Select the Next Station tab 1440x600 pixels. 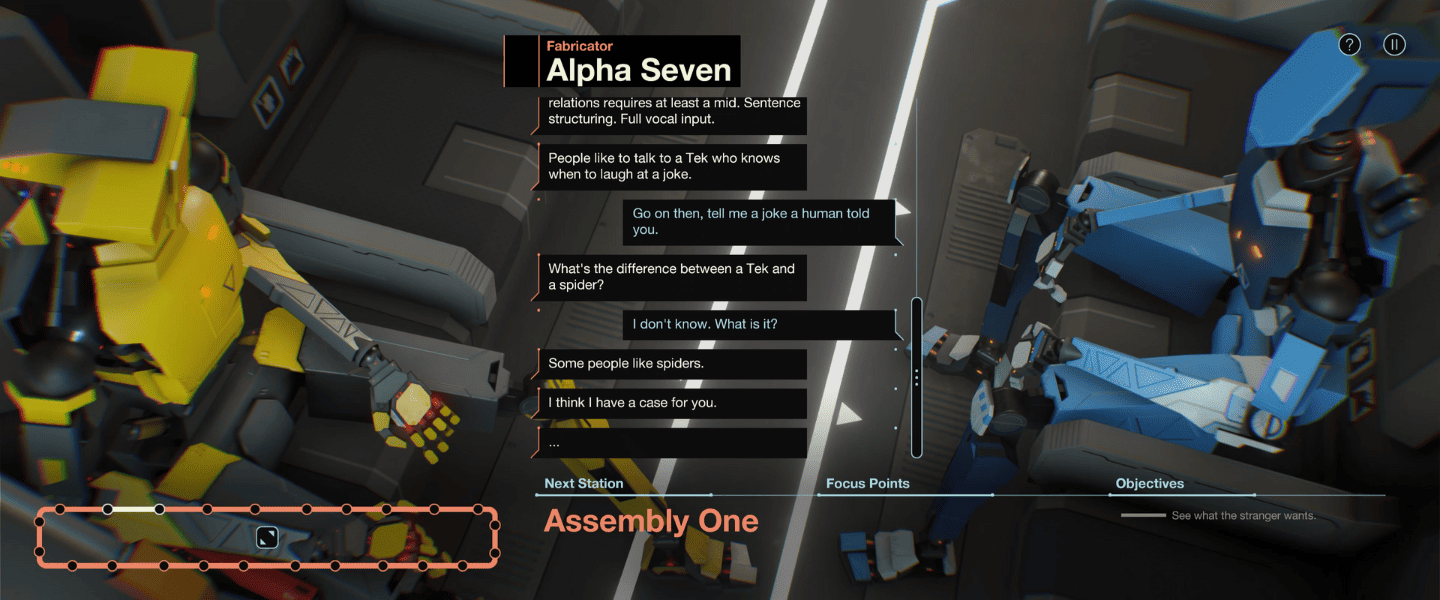(x=583, y=484)
